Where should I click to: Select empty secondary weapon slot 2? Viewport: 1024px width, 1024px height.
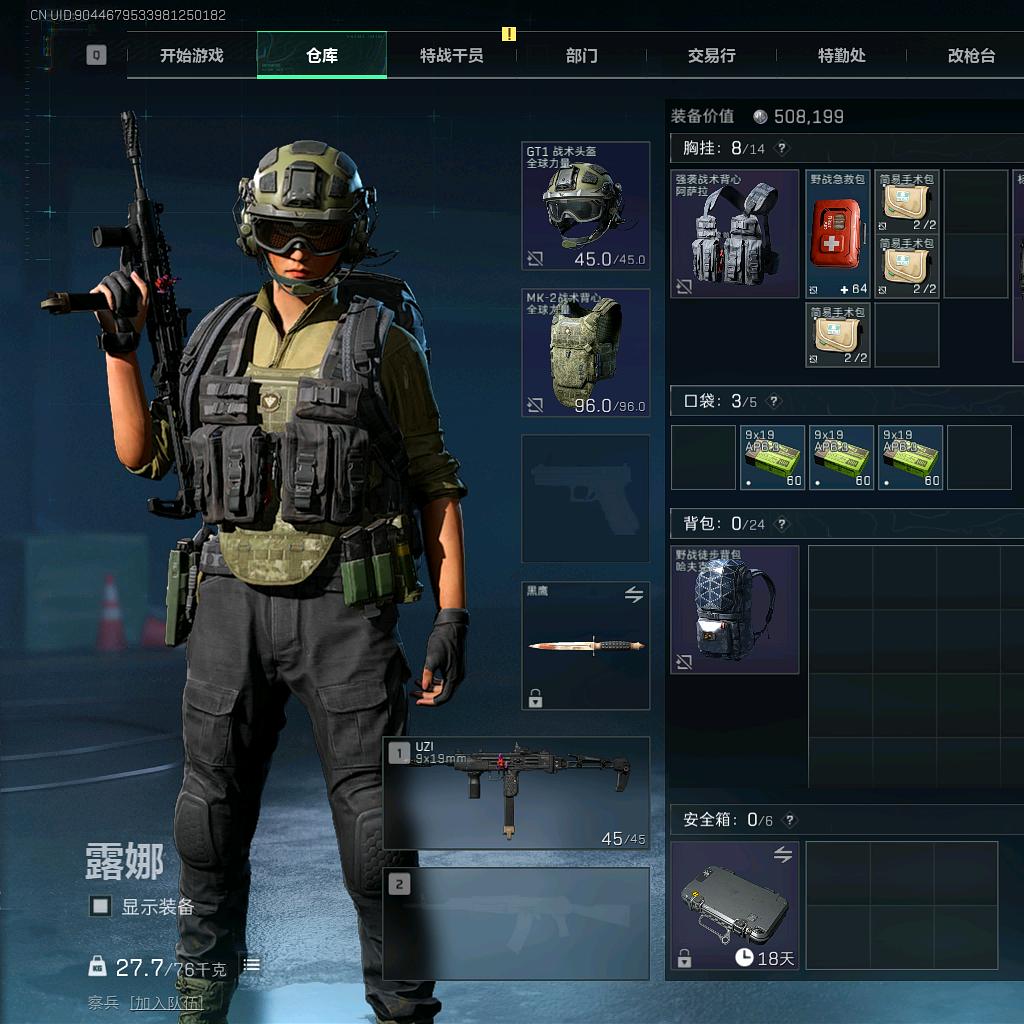[517, 923]
